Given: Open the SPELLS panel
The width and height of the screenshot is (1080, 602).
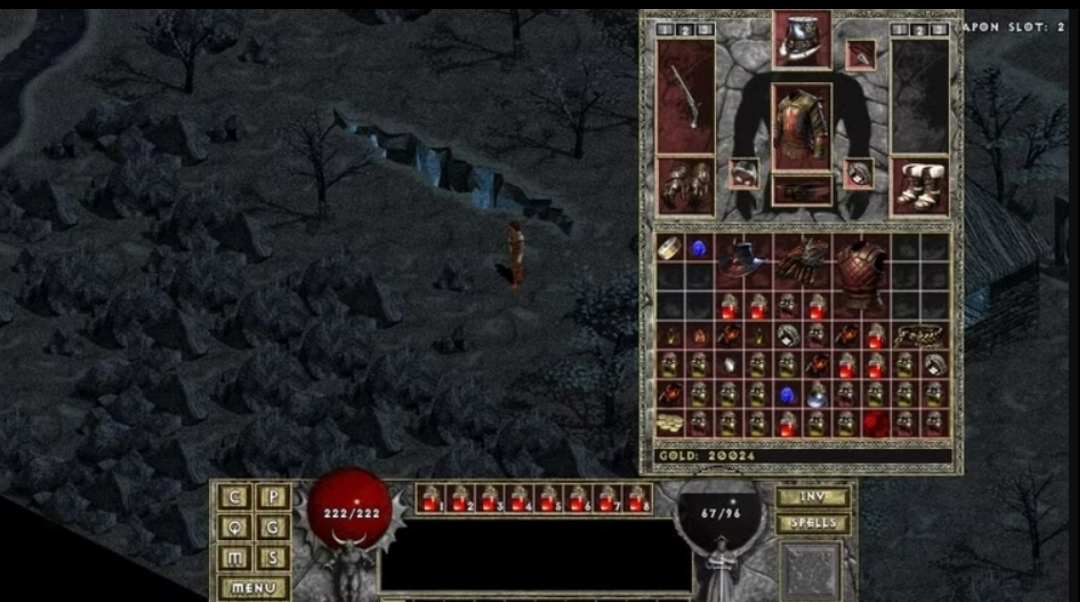Looking at the screenshot, I should click(812, 523).
